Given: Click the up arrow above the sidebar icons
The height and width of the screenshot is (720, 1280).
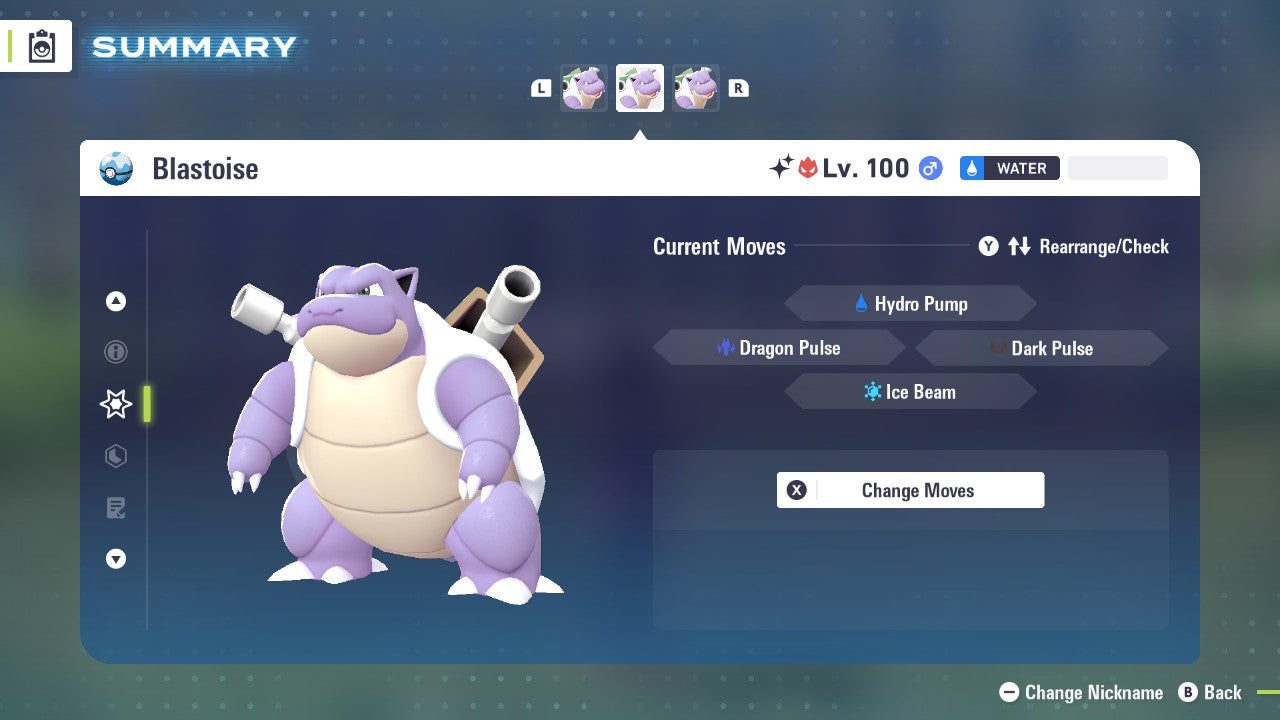Looking at the screenshot, I should point(116,301).
